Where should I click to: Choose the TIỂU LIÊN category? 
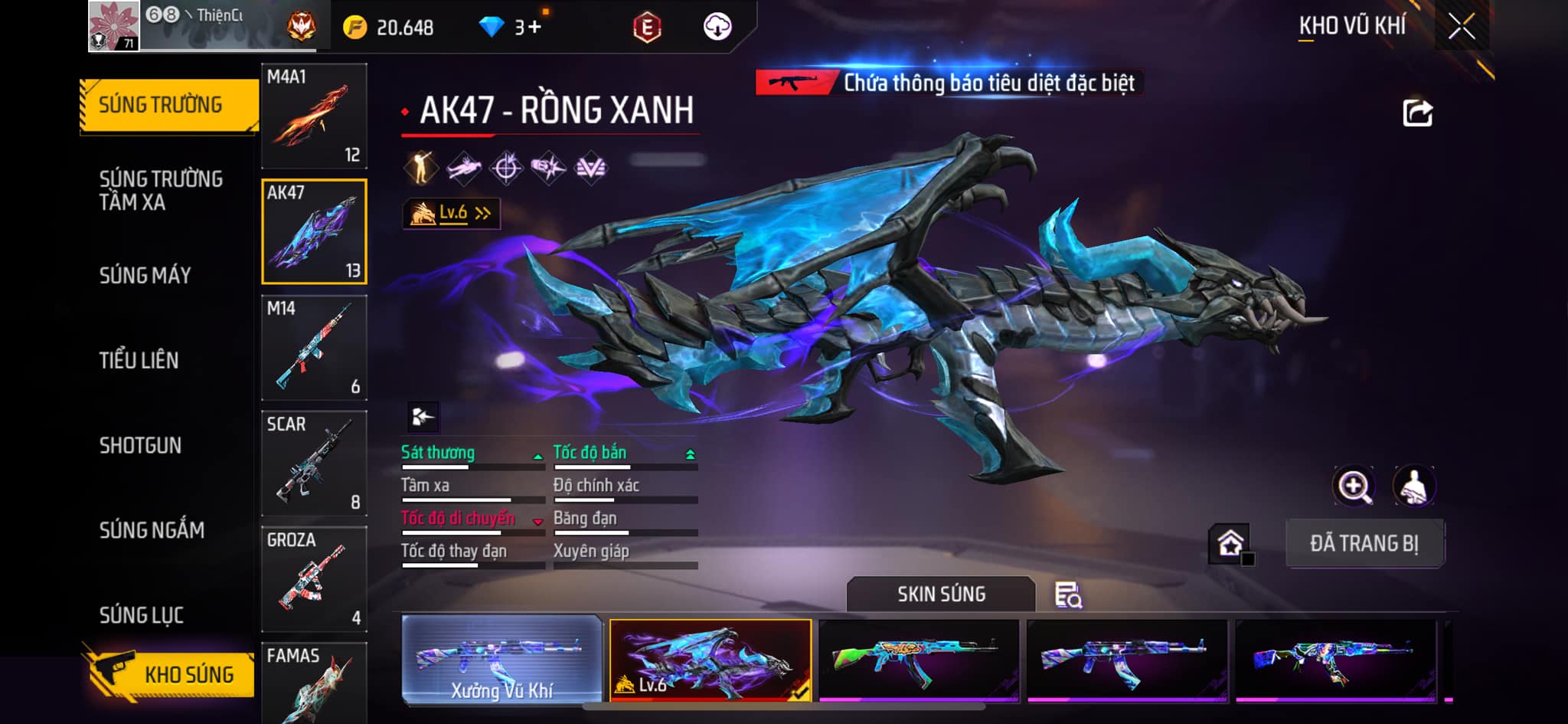coord(139,360)
